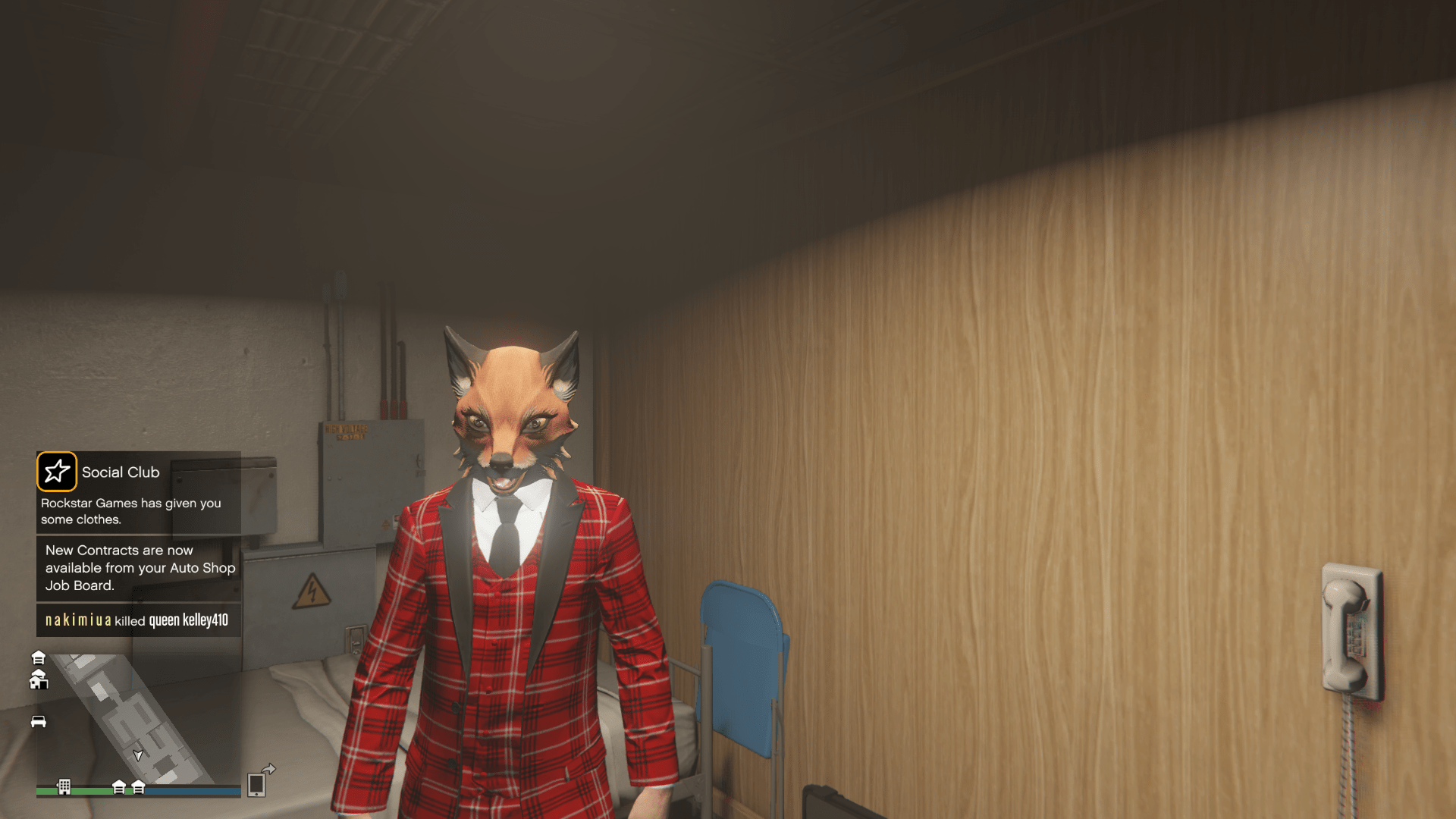Select the player arrow marker on the minimap
Image resolution: width=1456 pixels, height=819 pixels.
coord(138,756)
